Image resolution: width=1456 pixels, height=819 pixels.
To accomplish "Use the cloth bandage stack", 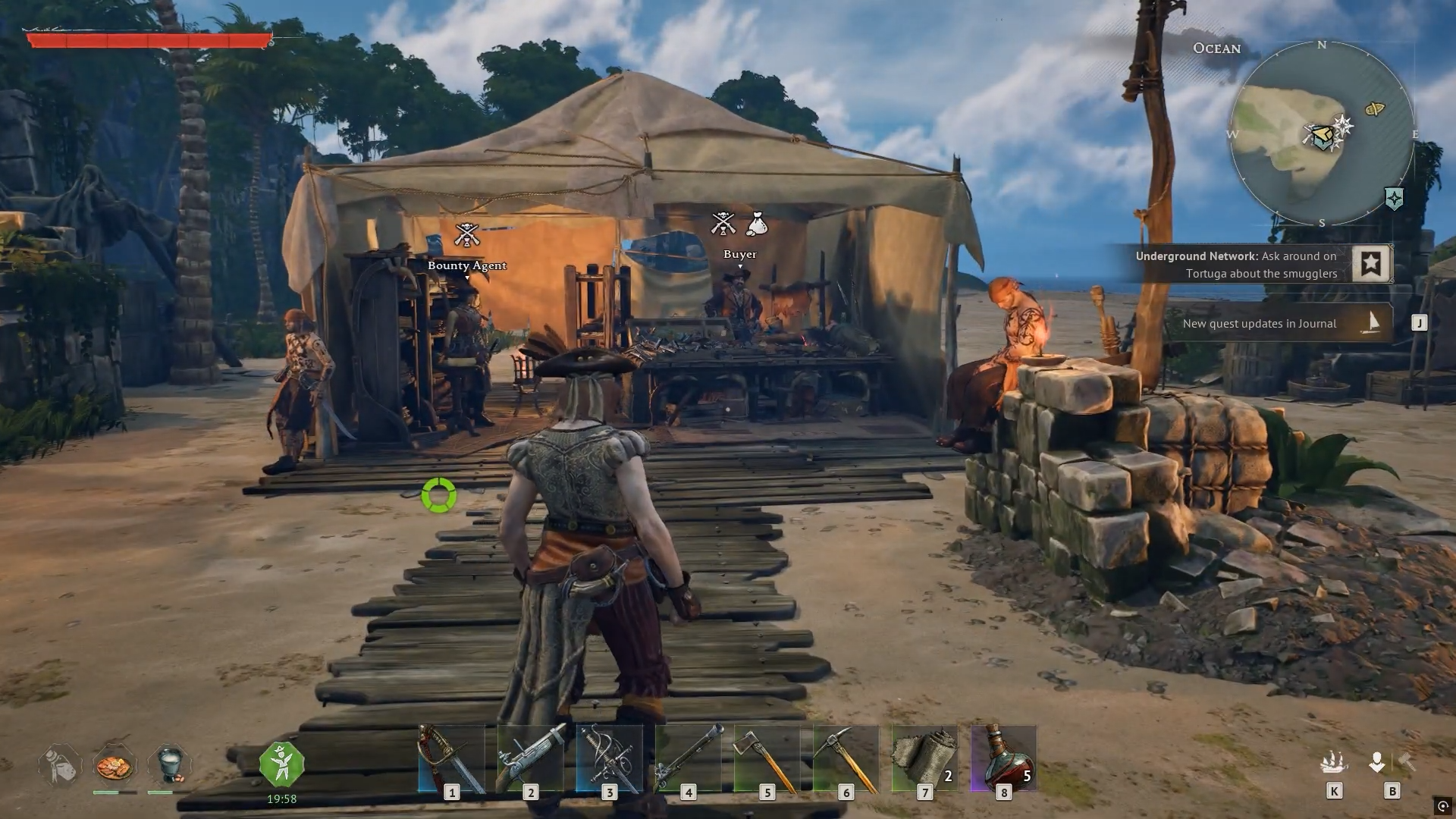I will tap(924, 758).
